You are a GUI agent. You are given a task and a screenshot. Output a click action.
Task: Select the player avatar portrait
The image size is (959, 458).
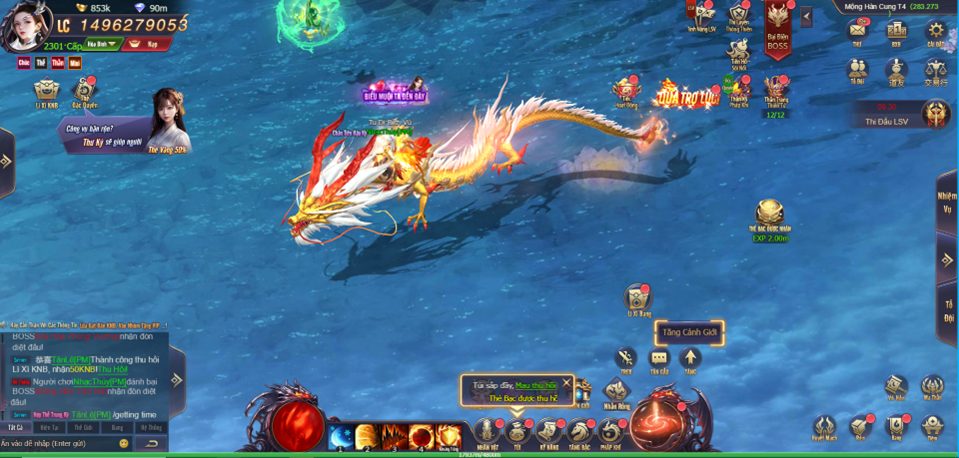27,27
